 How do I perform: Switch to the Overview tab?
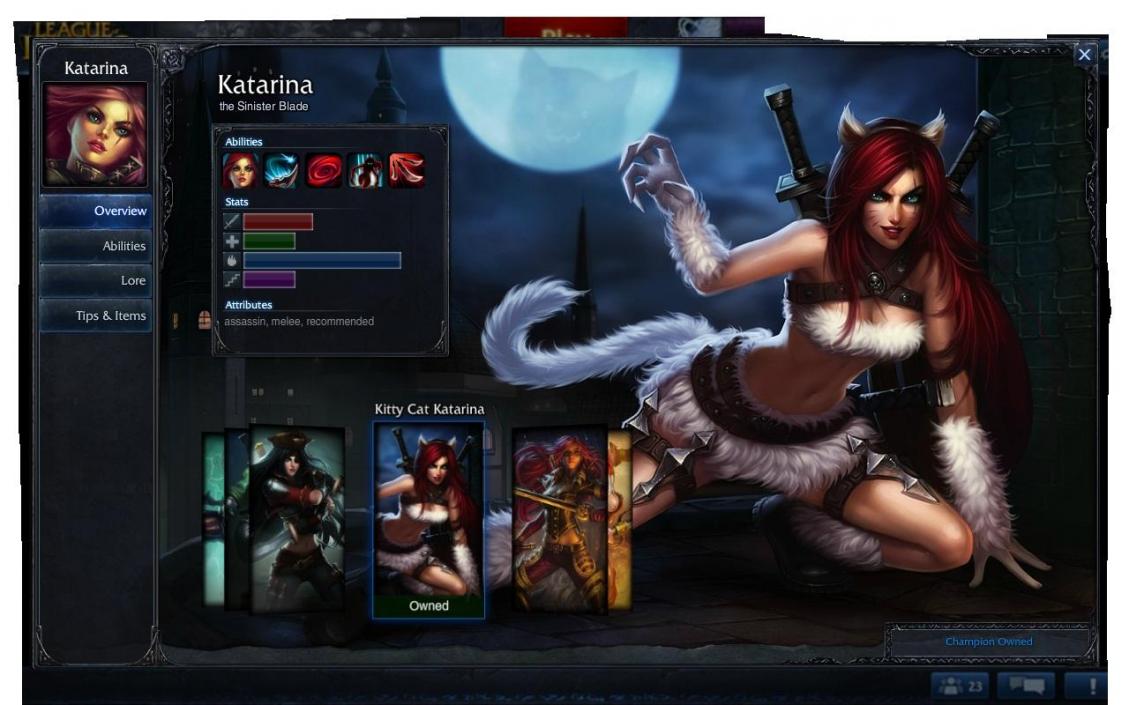[x=96, y=211]
